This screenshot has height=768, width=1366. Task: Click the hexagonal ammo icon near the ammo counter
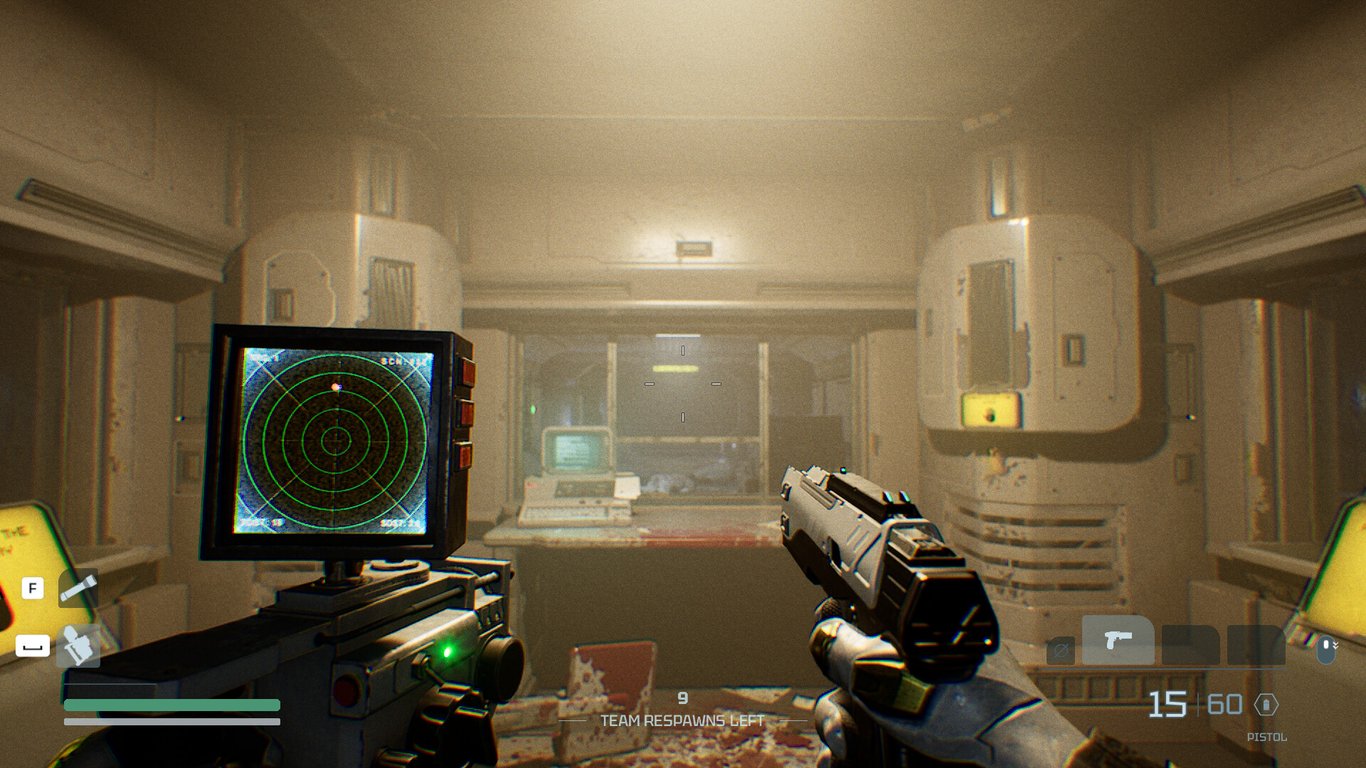click(x=1267, y=703)
